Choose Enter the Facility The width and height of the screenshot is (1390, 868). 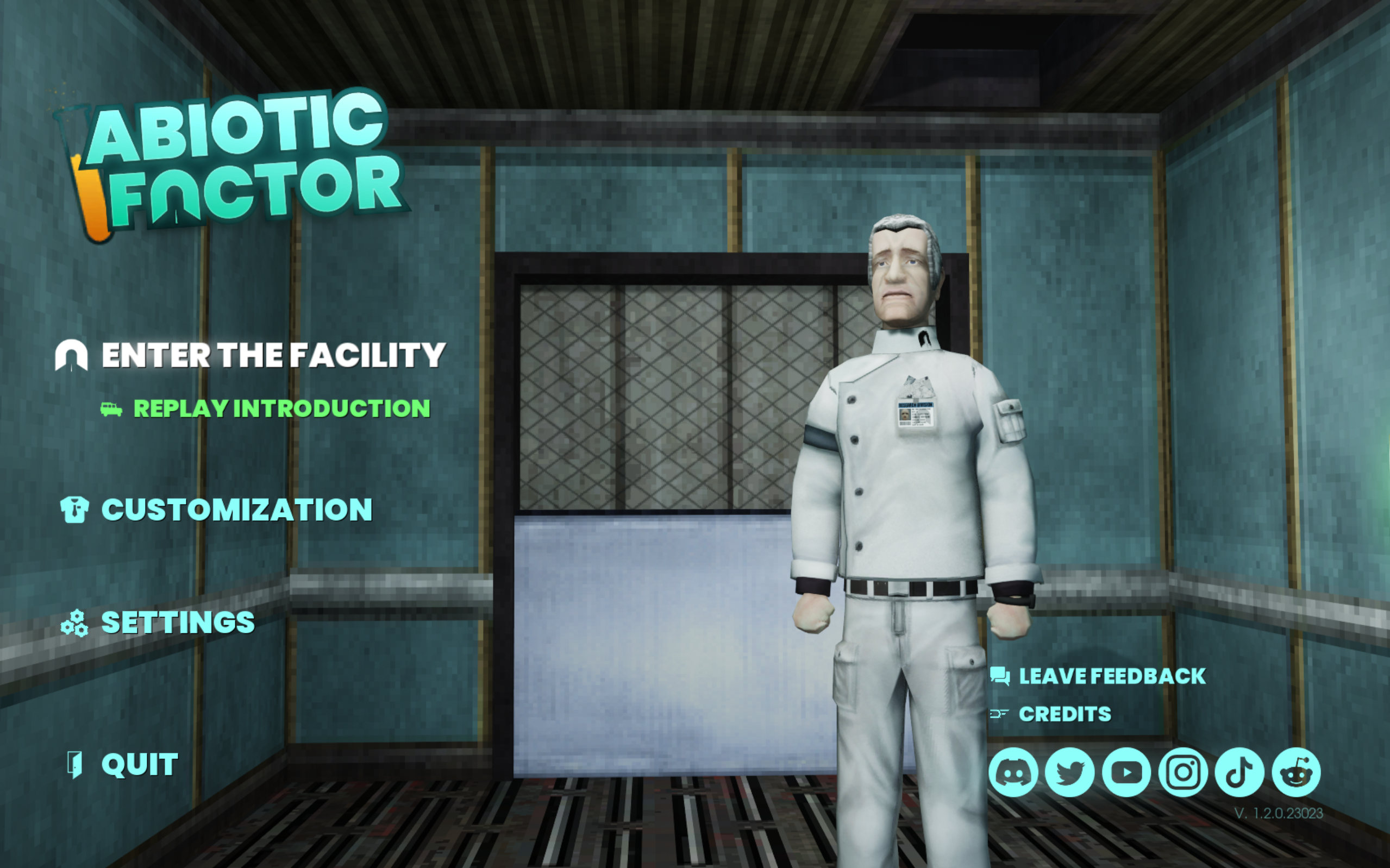point(273,355)
